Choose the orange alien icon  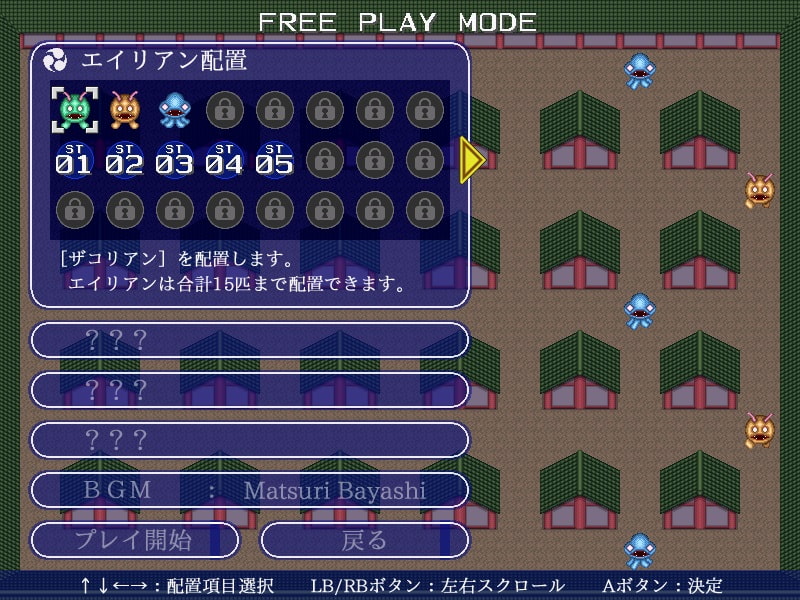tap(125, 109)
